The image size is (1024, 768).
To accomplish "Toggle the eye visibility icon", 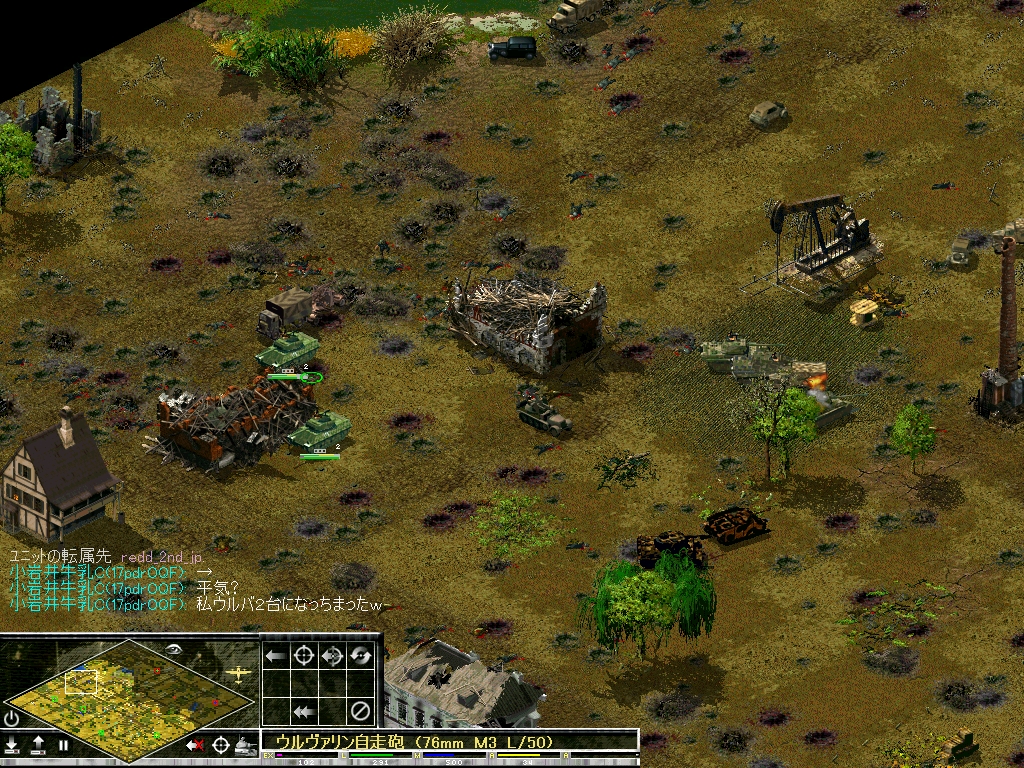I will 174,649.
